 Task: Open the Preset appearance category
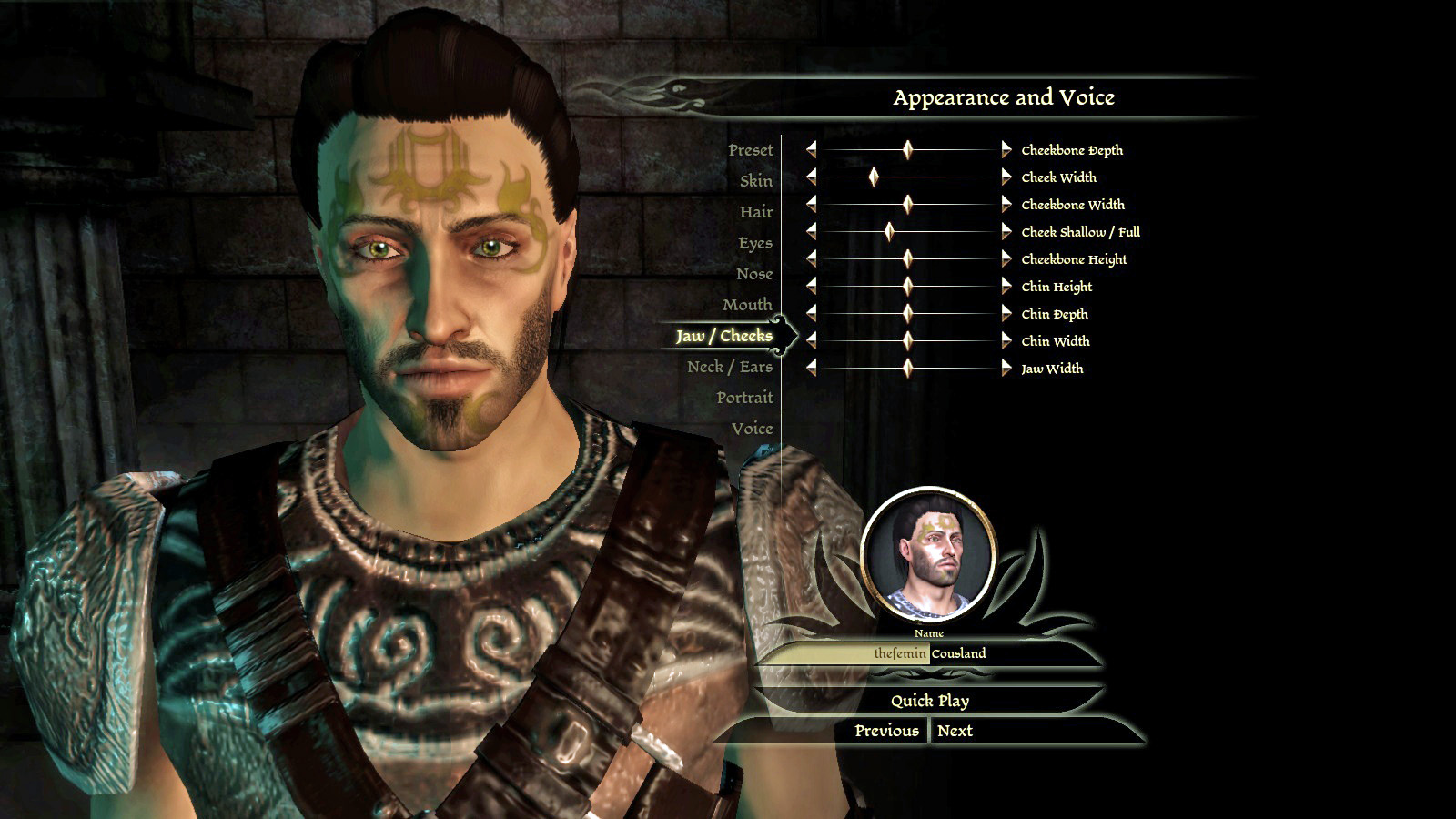750,150
